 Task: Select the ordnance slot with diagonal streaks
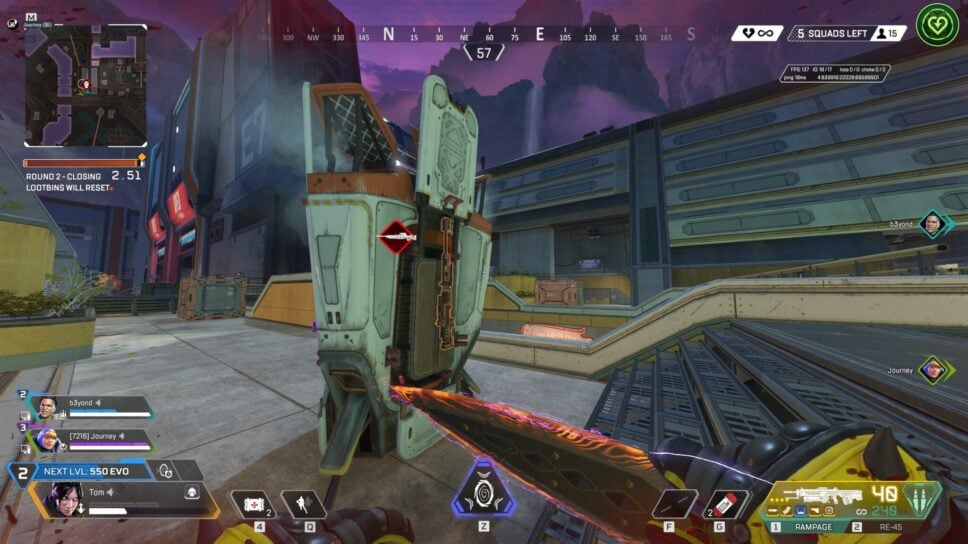click(x=675, y=504)
